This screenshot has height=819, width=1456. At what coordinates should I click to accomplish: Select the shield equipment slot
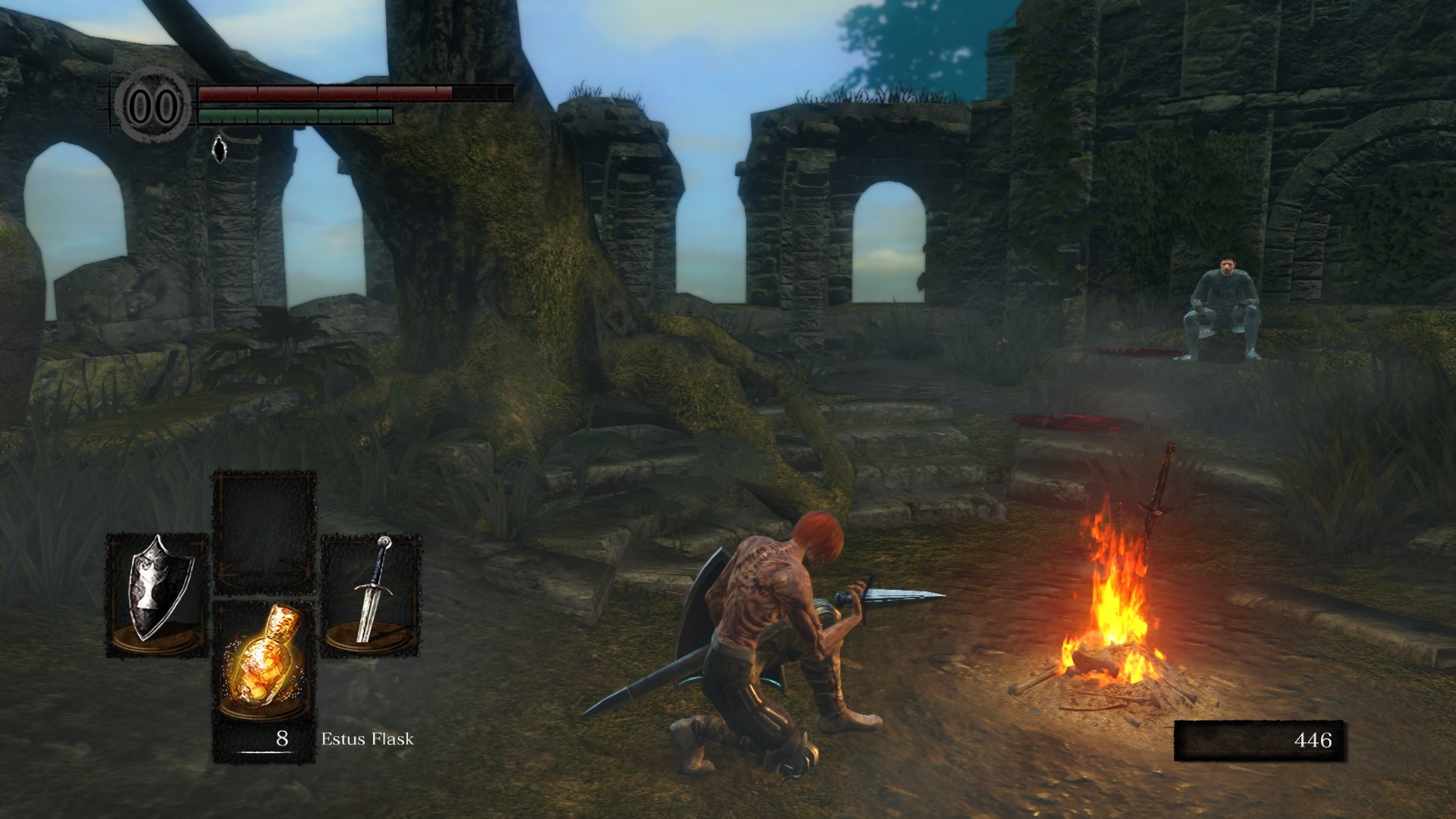[x=157, y=594]
